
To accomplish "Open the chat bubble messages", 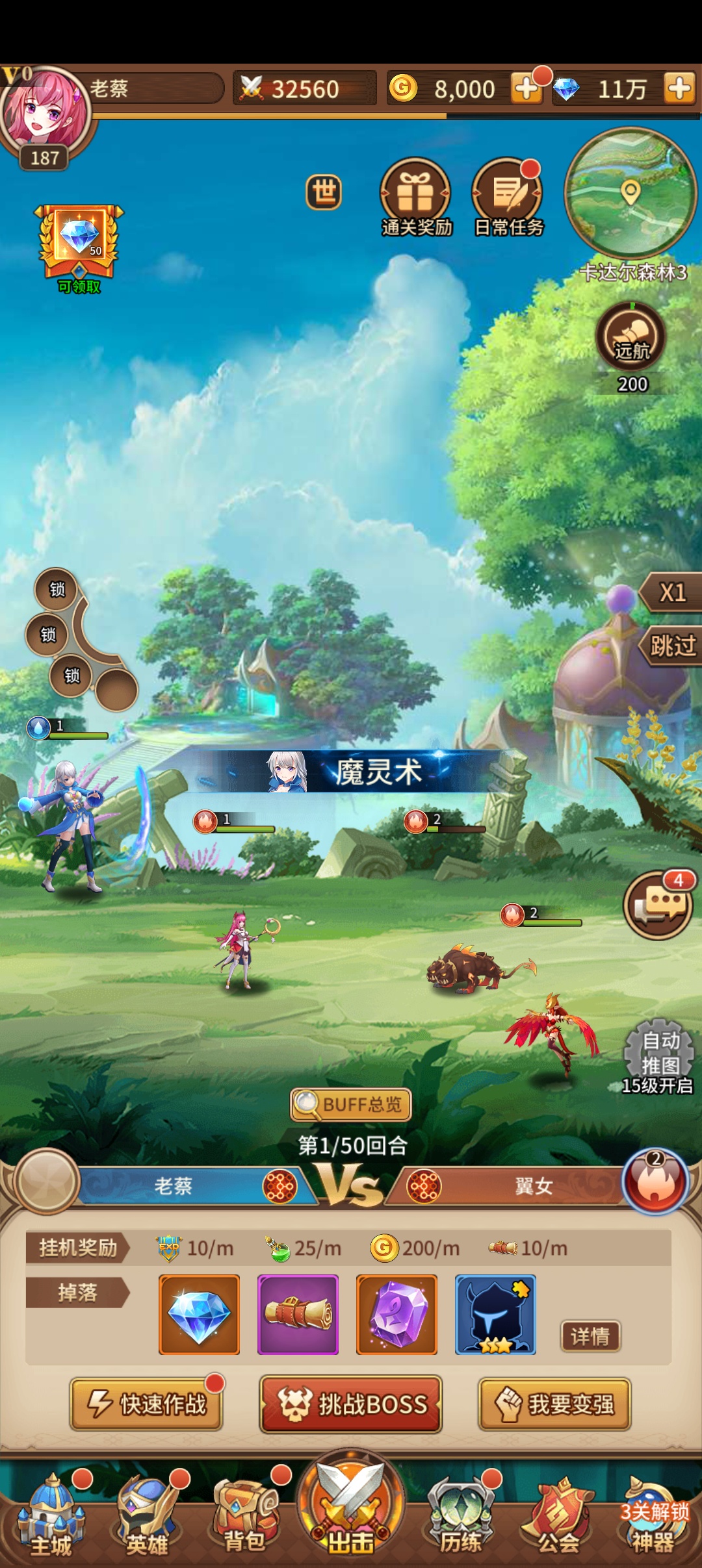I will coord(658,905).
